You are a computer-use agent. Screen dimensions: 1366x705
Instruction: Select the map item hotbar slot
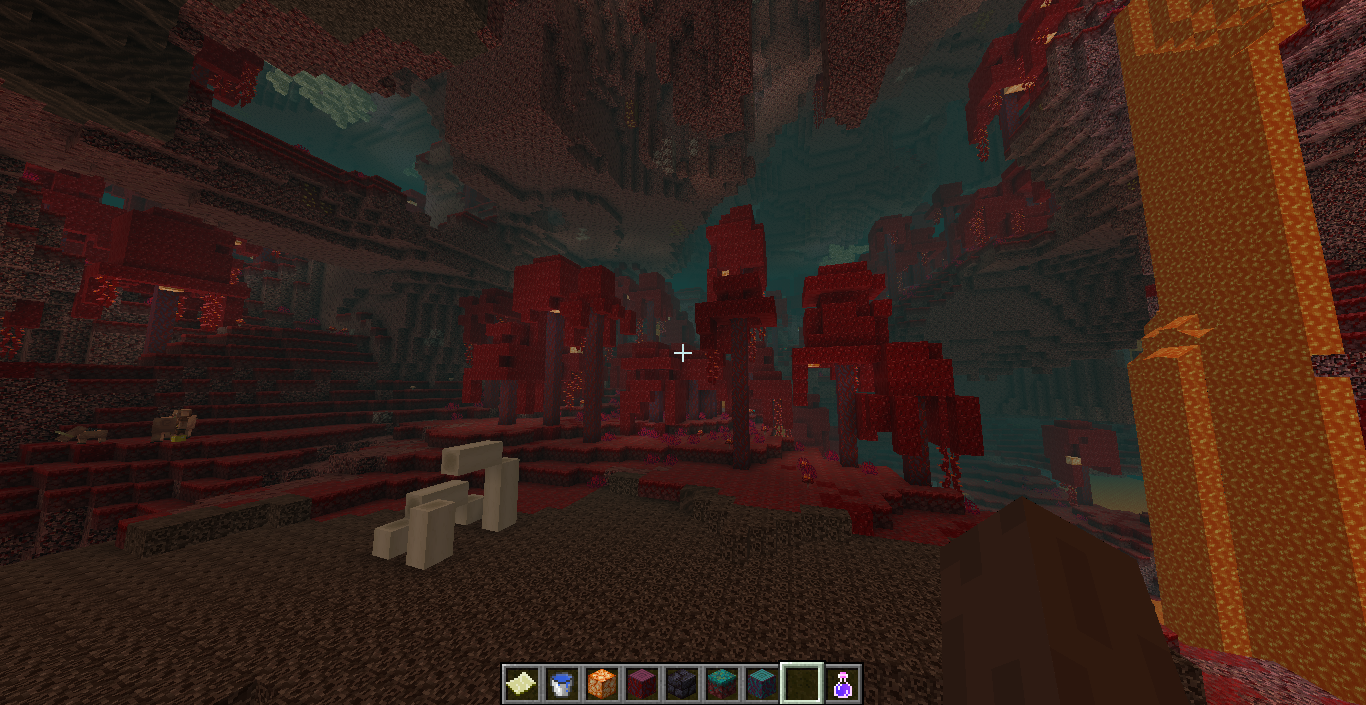pos(522,684)
